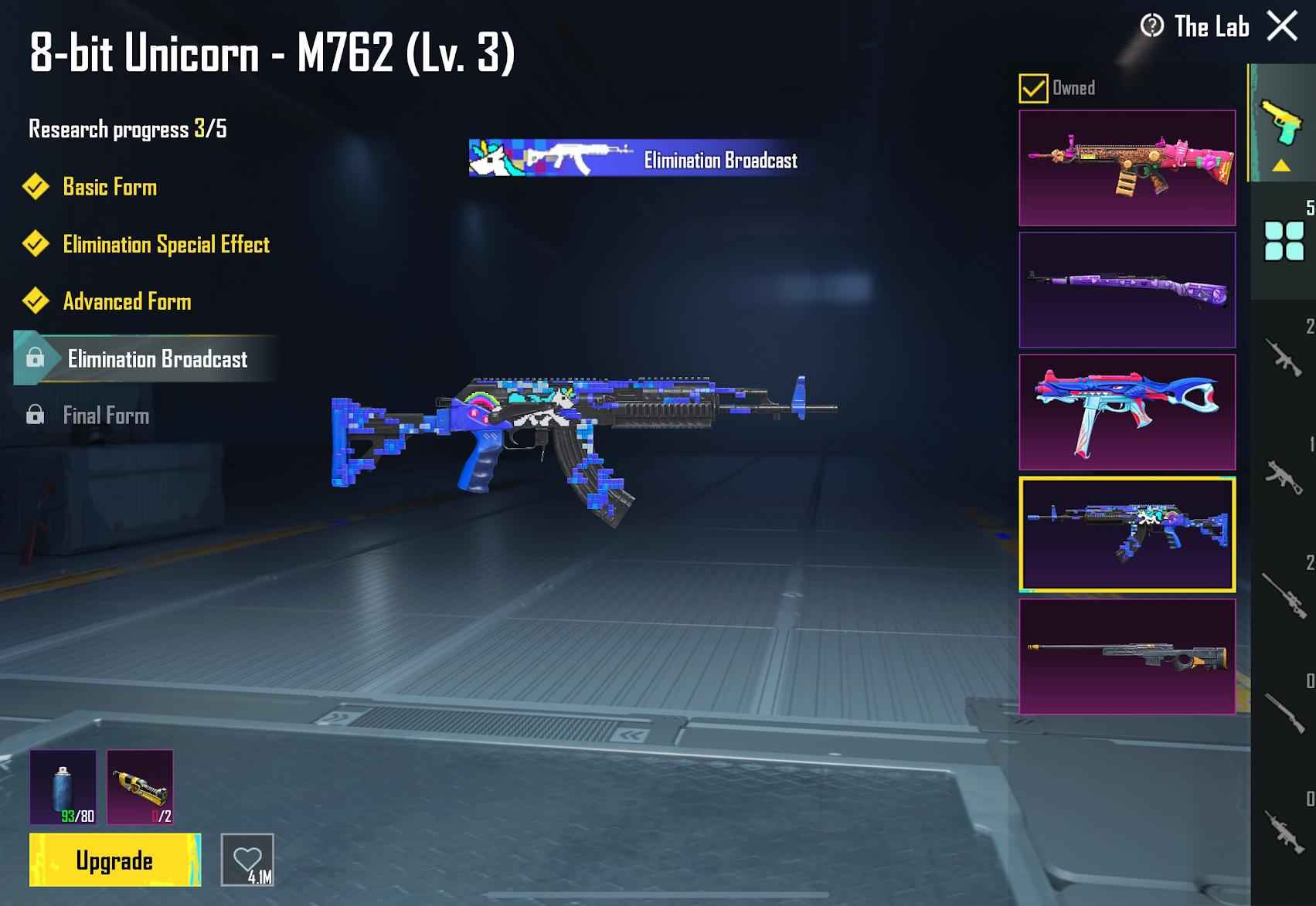
Task: Select the Elimination Special Effect stage
Action: [x=166, y=245]
